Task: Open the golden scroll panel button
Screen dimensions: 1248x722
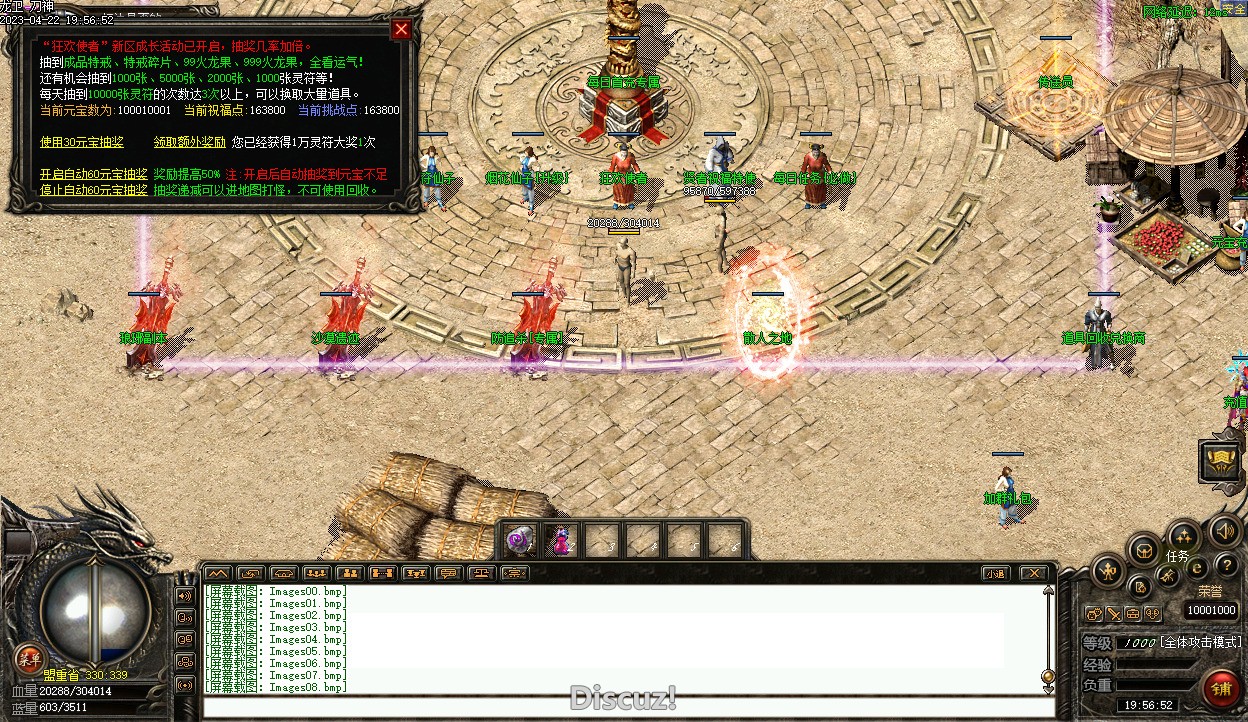Action: coord(1220,459)
